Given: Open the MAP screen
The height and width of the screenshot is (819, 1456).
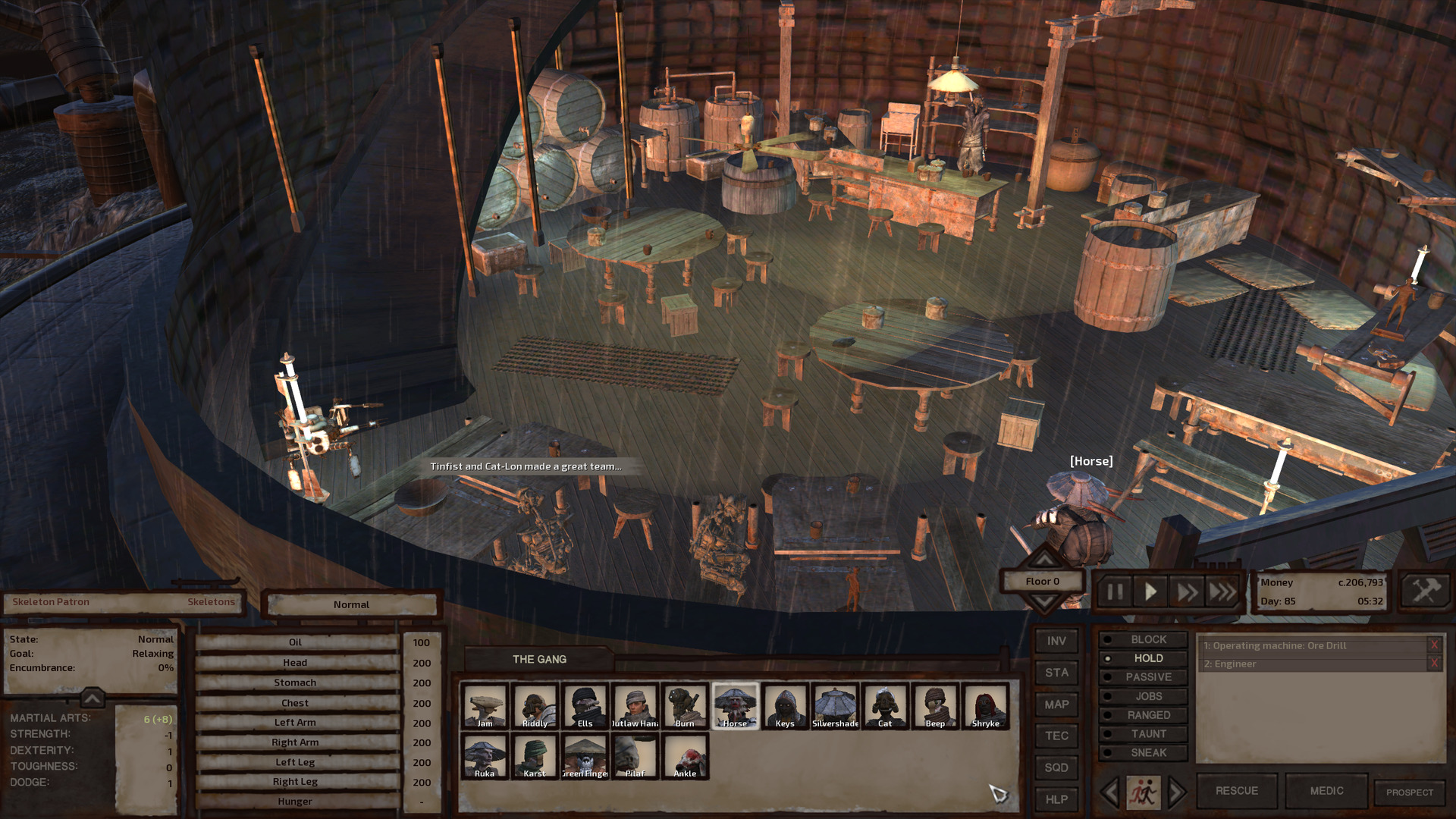Looking at the screenshot, I should (x=1056, y=704).
